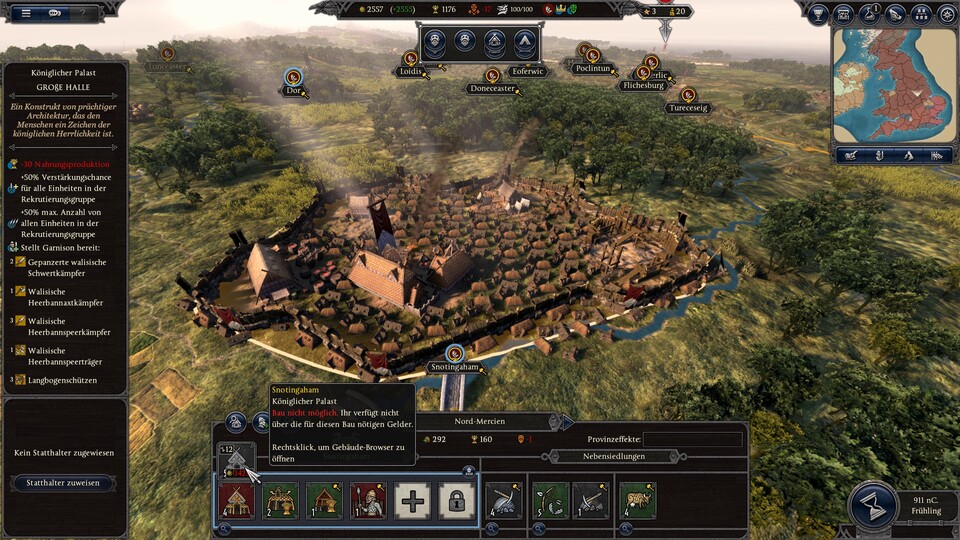The width and height of the screenshot is (960, 540).
Task: End the turn with the hourglass button
Action: [x=871, y=505]
